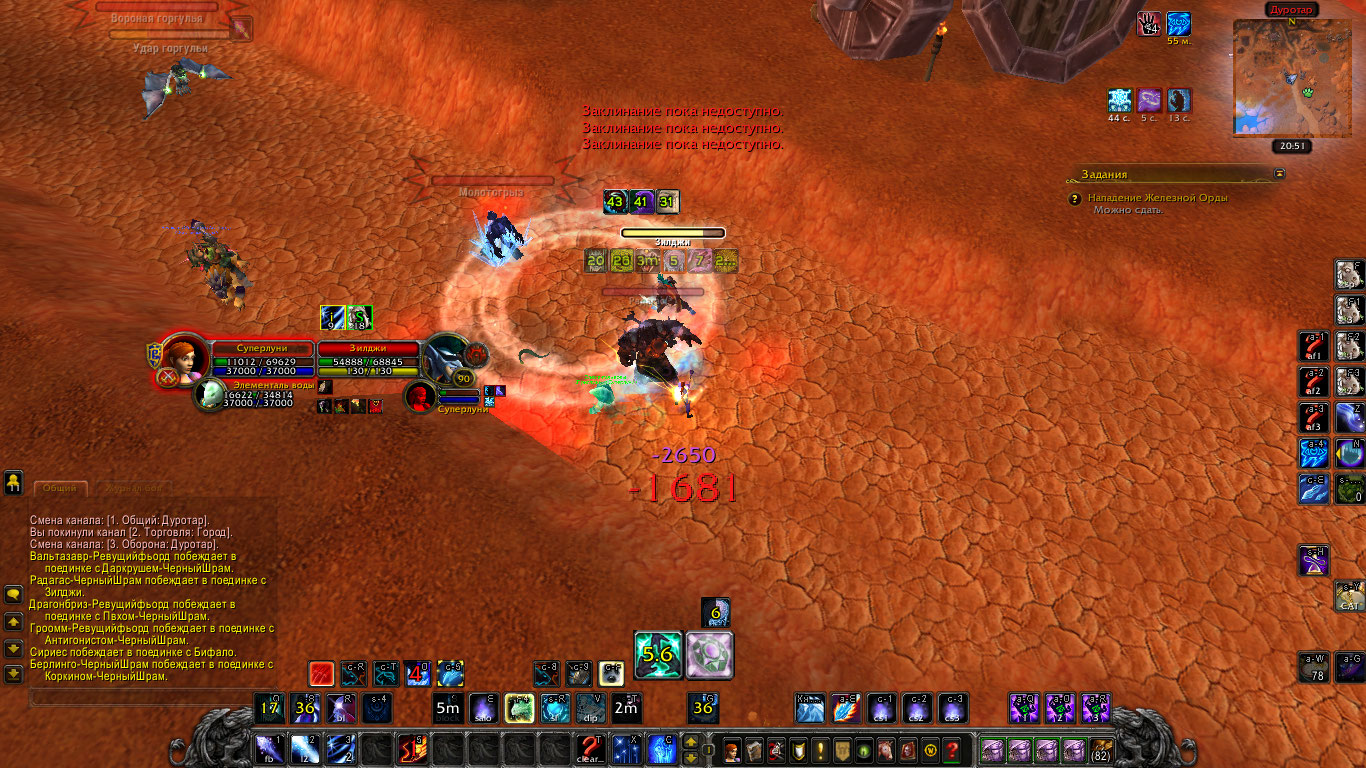Select the Элементаль воды pet frame

210,396
